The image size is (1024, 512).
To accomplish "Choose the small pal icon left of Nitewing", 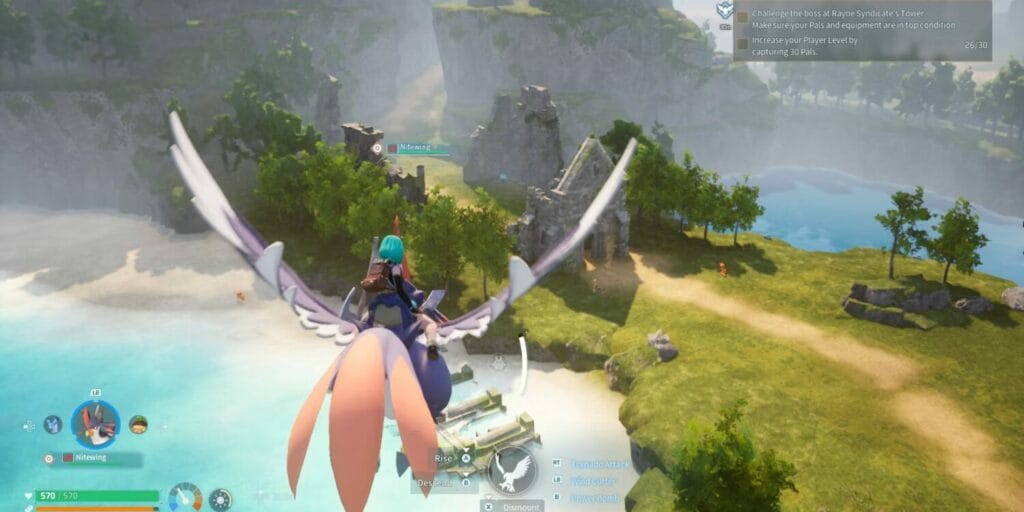I will [53, 424].
